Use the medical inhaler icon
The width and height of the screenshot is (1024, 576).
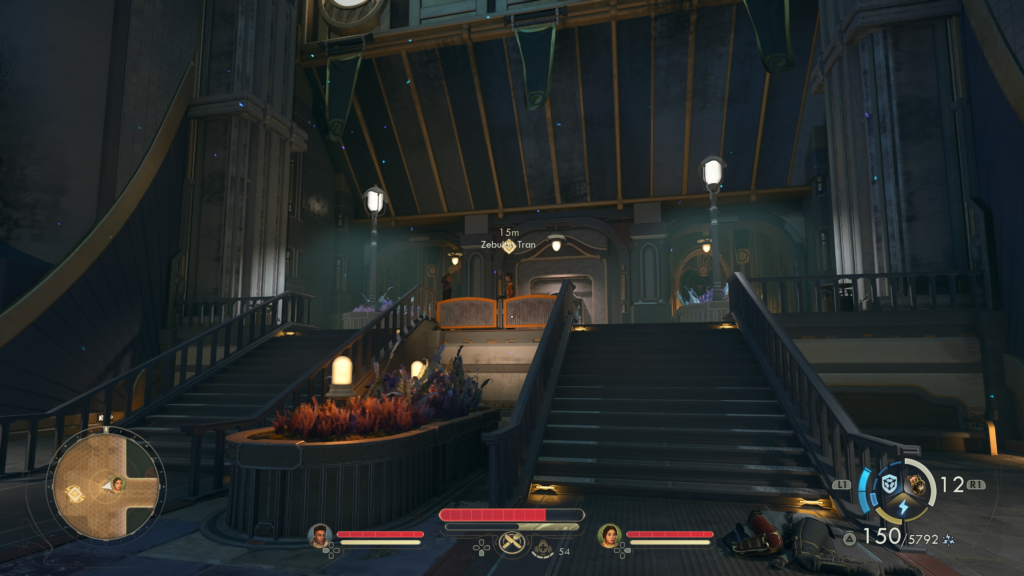pos(543,548)
